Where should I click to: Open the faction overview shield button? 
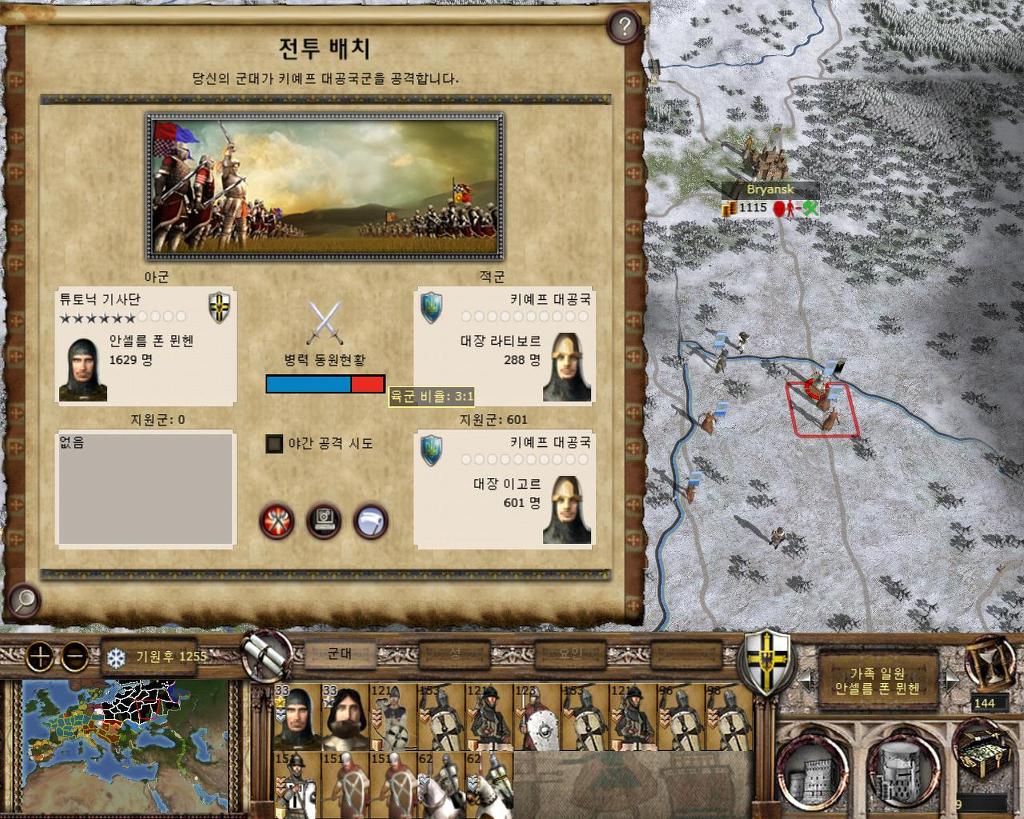pos(765,661)
